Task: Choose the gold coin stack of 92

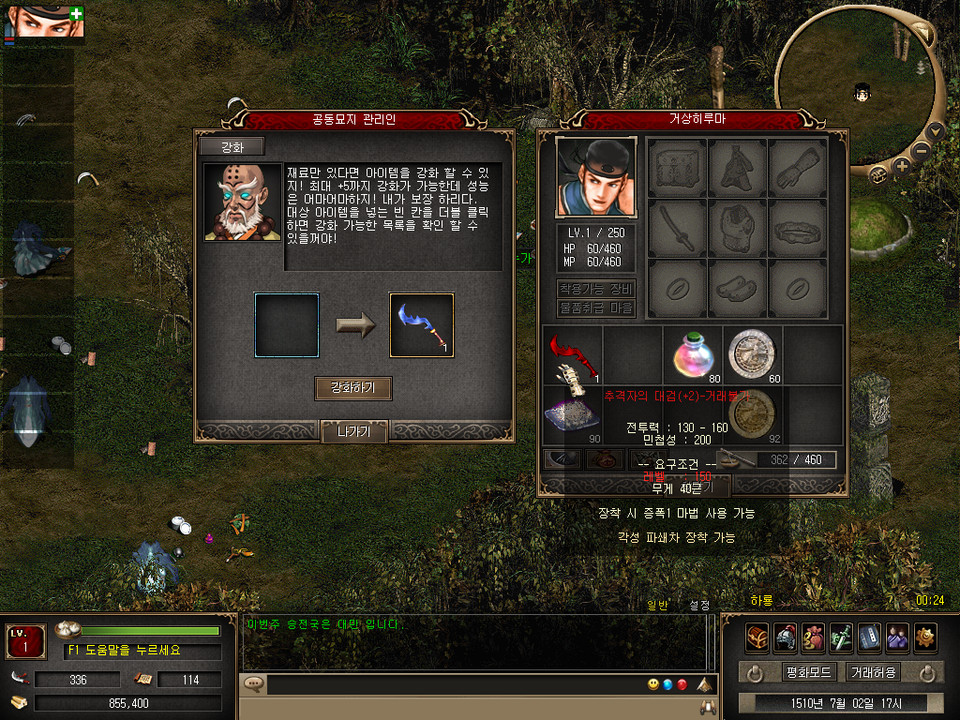Action: [x=752, y=413]
